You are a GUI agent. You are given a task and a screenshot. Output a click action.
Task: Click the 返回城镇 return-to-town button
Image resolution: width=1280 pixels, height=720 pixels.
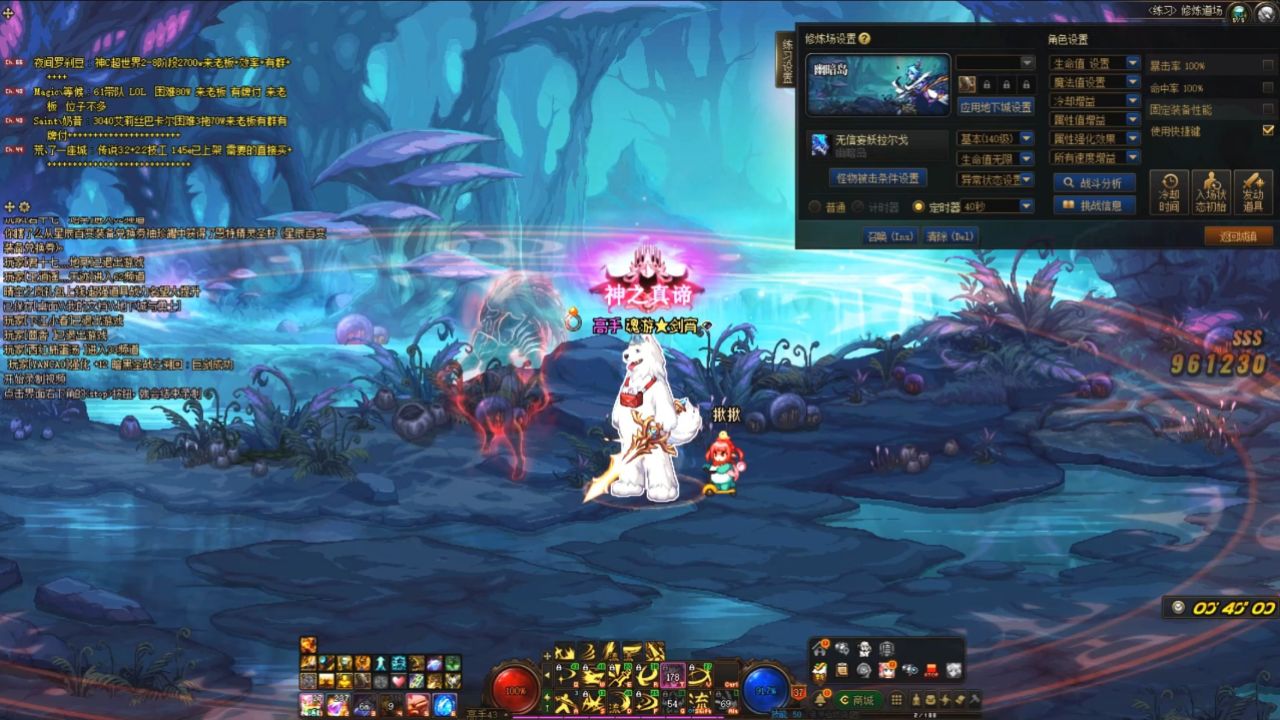pyautogui.click(x=1240, y=235)
